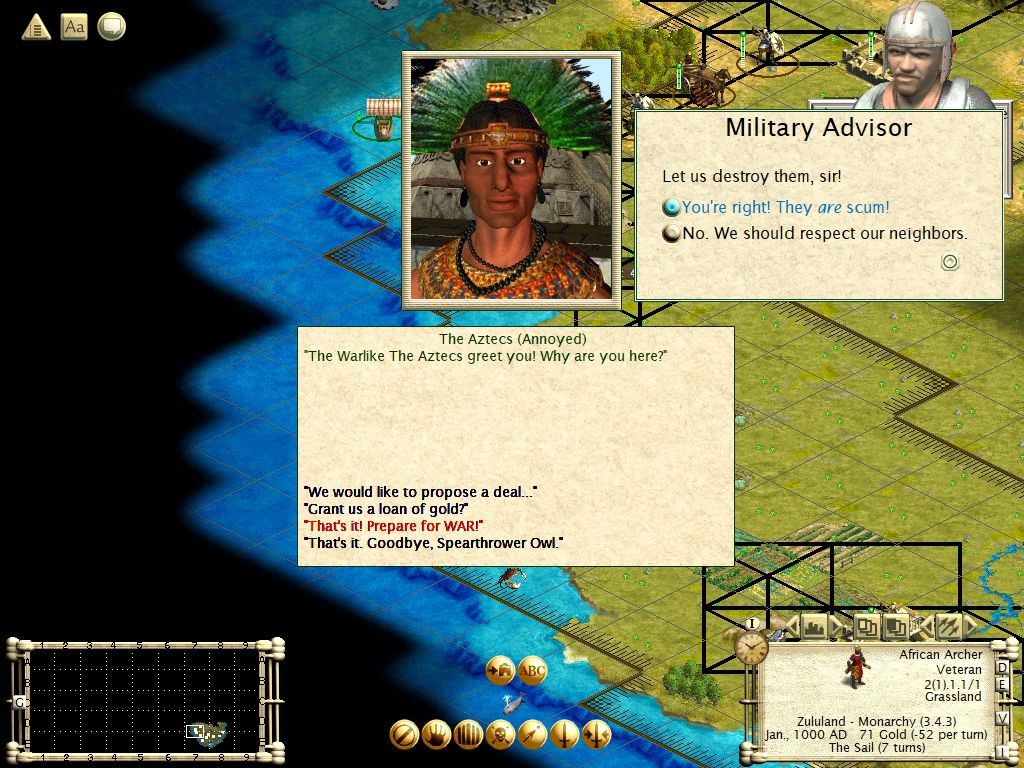Click the "V" button on the info panel

pos(1003,718)
